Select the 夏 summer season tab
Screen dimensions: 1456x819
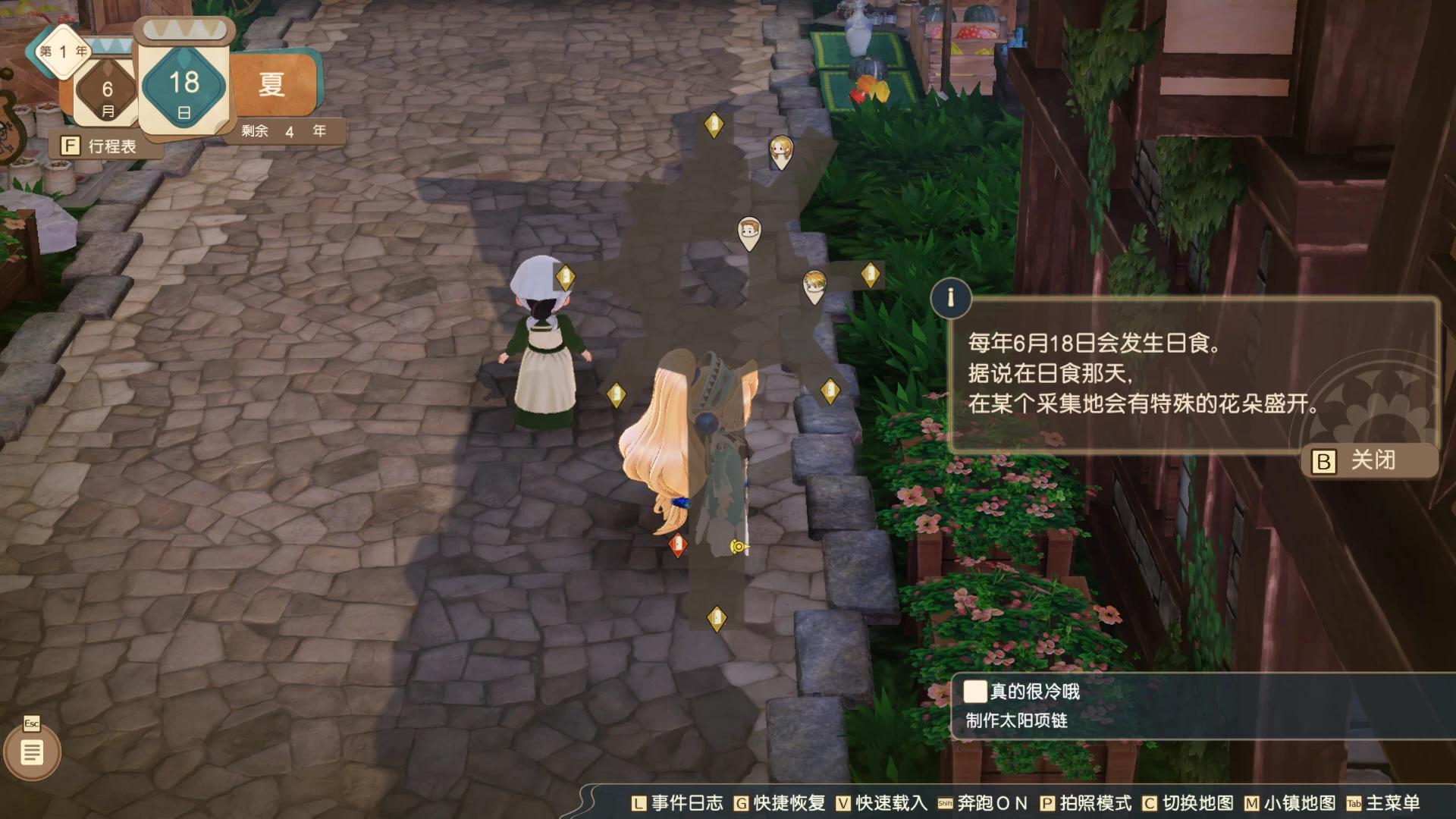275,83
